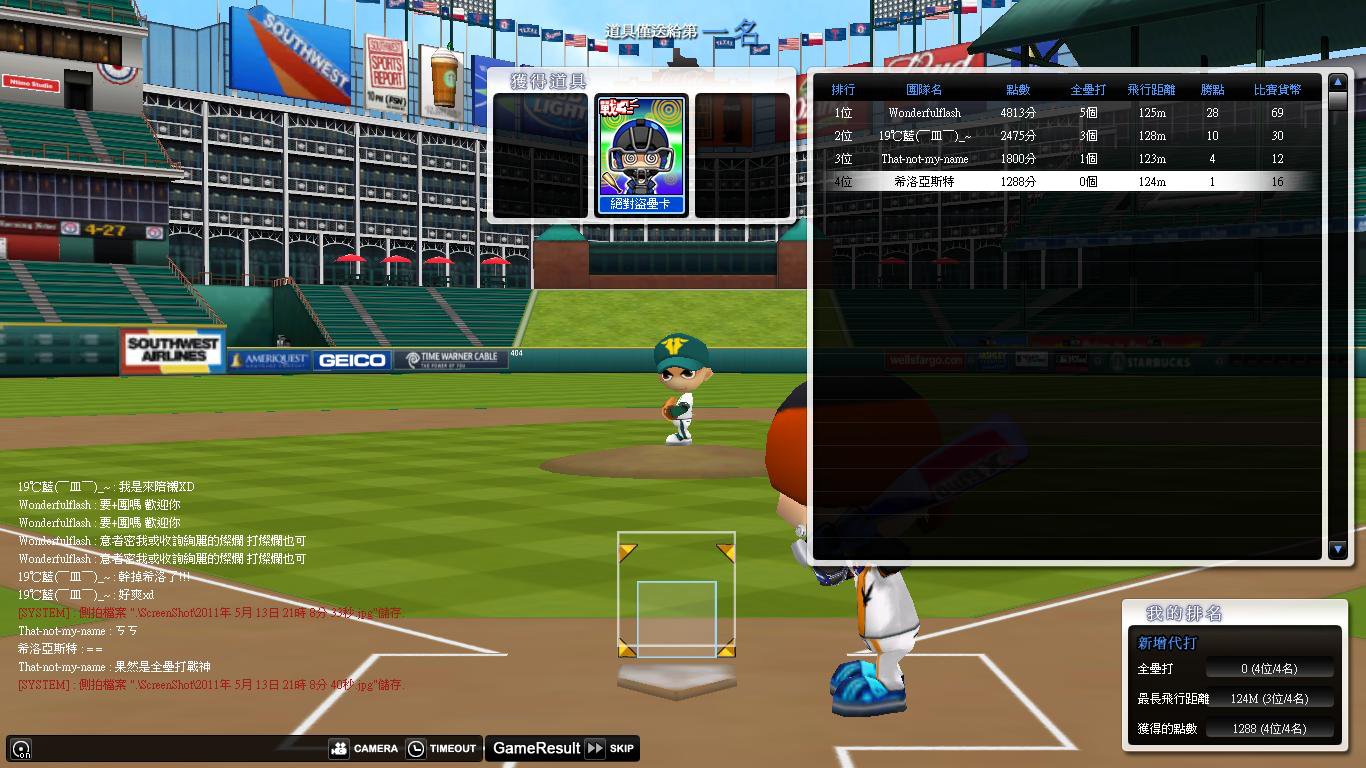The height and width of the screenshot is (768, 1366).
Task: Open the CAMERA option
Action: pyautogui.click(x=364, y=748)
